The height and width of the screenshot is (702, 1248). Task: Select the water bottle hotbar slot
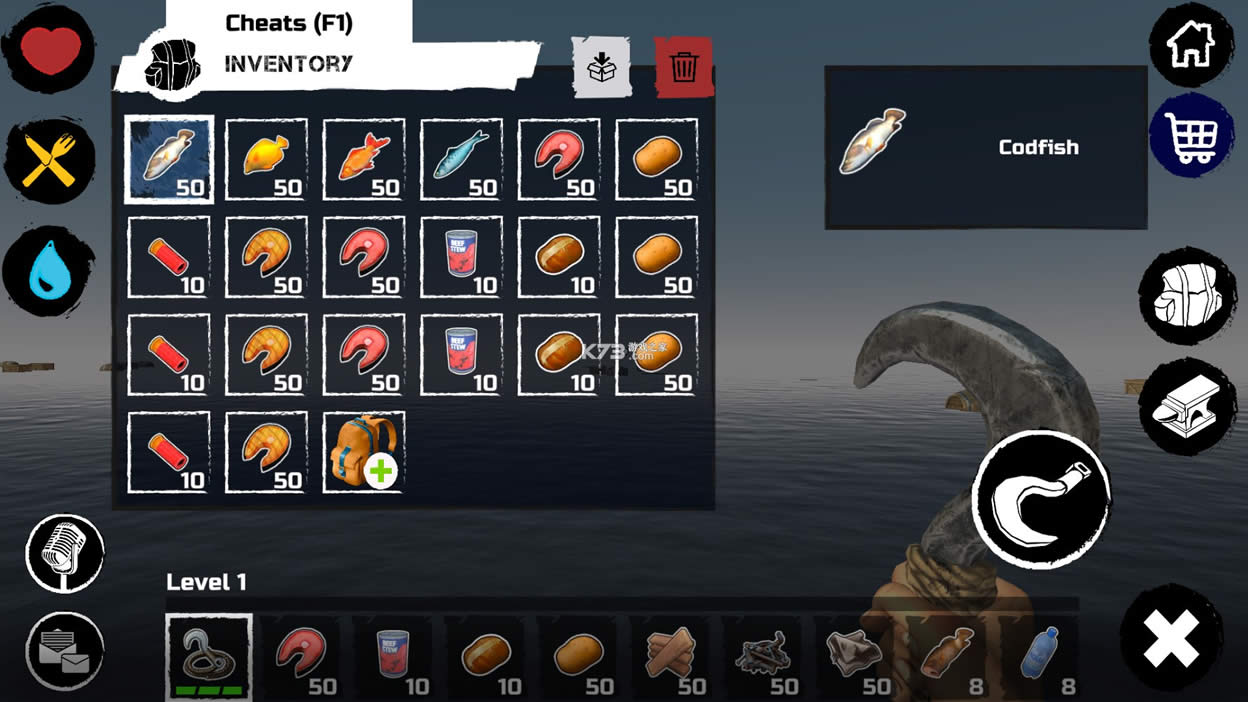pos(1038,657)
